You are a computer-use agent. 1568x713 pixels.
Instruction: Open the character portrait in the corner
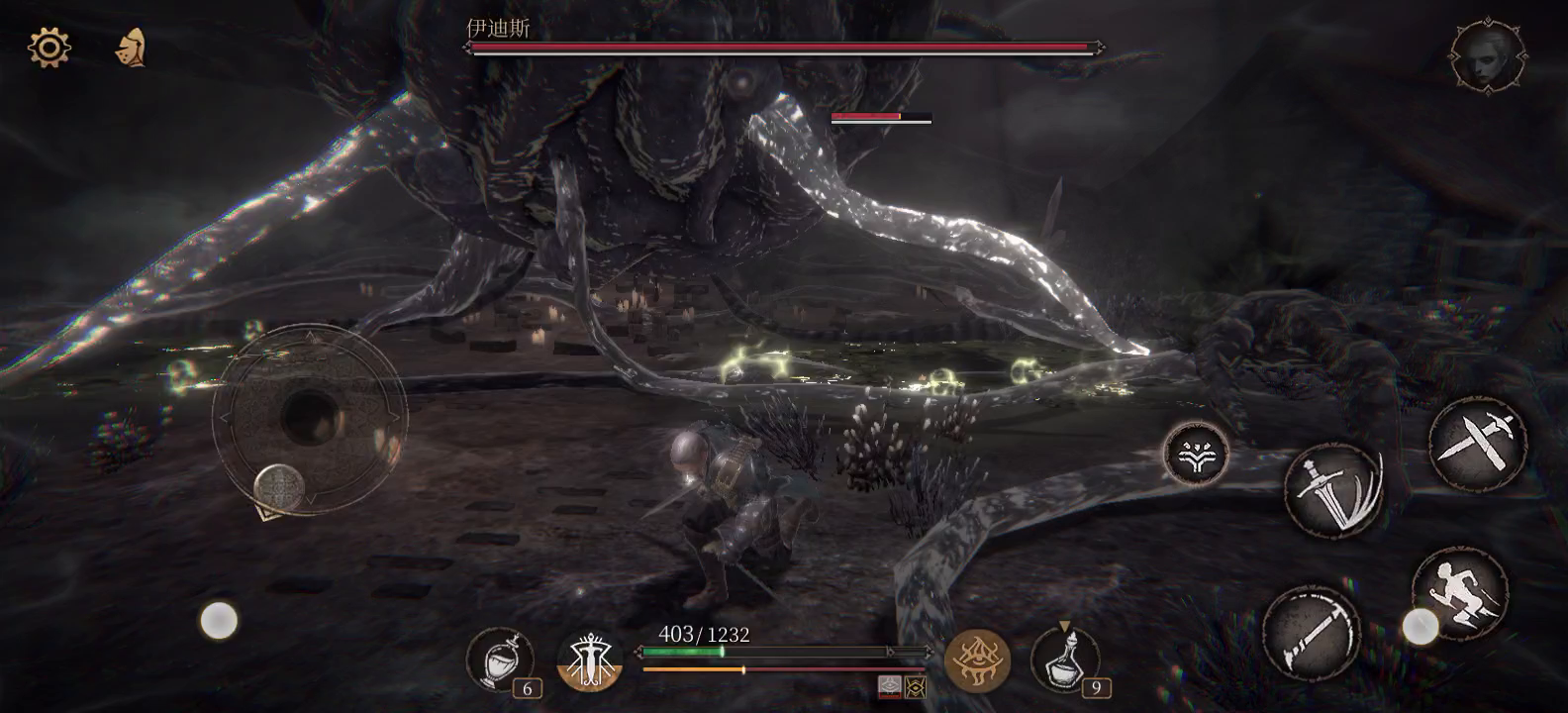point(1487,56)
